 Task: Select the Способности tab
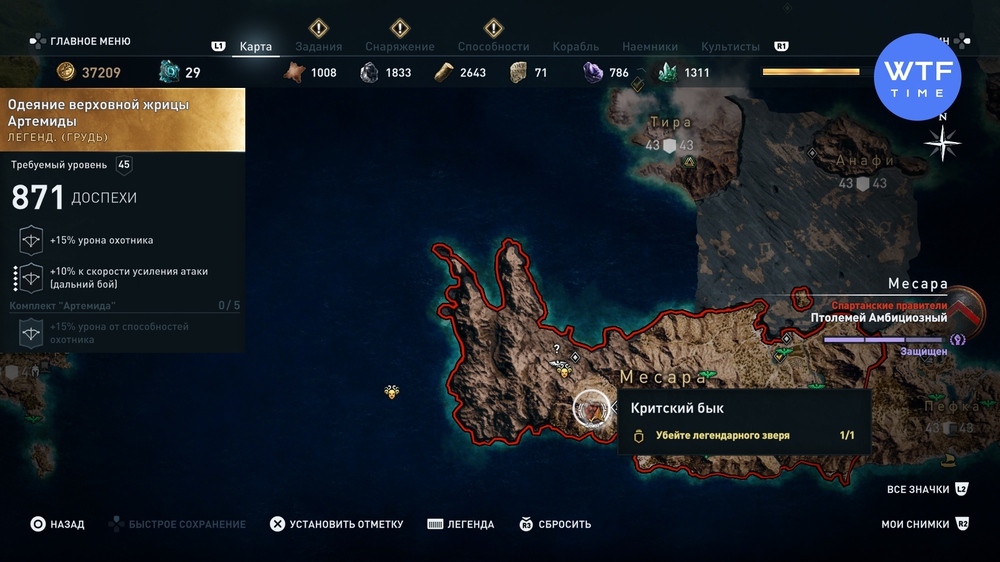[x=493, y=47]
